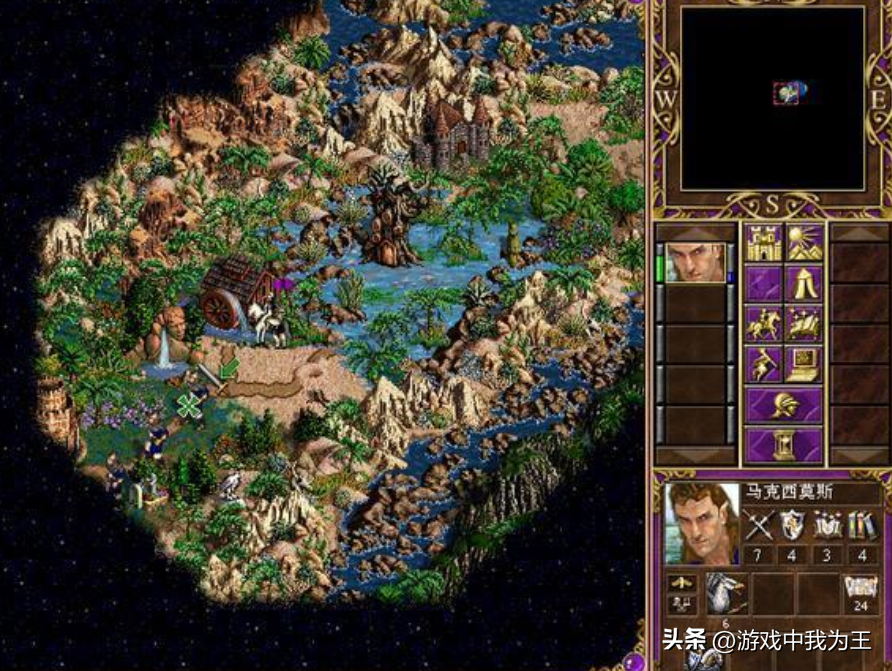The width and height of the screenshot is (892, 671).
Task: Open the Kingdom Overview castle button
Action: tap(763, 242)
